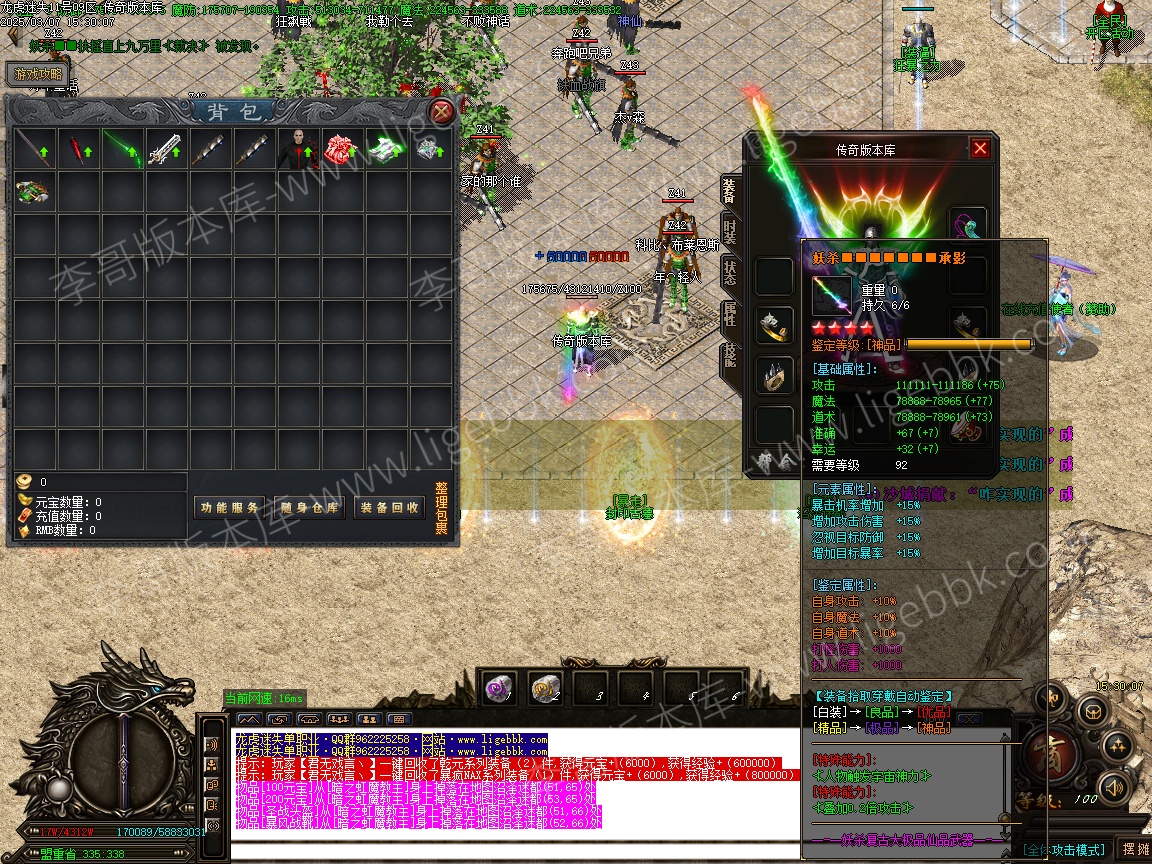Close the 传奇版本库 character panel
Image resolution: width=1152 pixels, height=864 pixels.
tap(980, 148)
